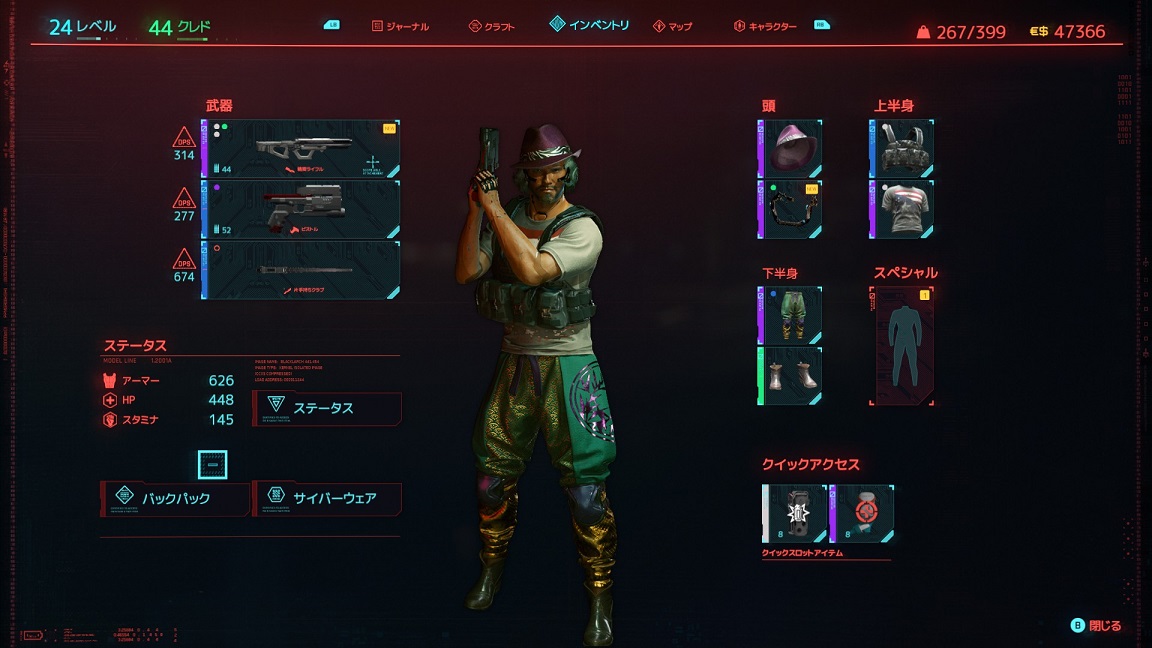Choose the printed T-shirt slot
The height and width of the screenshot is (648, 1152).
[x=902, y=209]
